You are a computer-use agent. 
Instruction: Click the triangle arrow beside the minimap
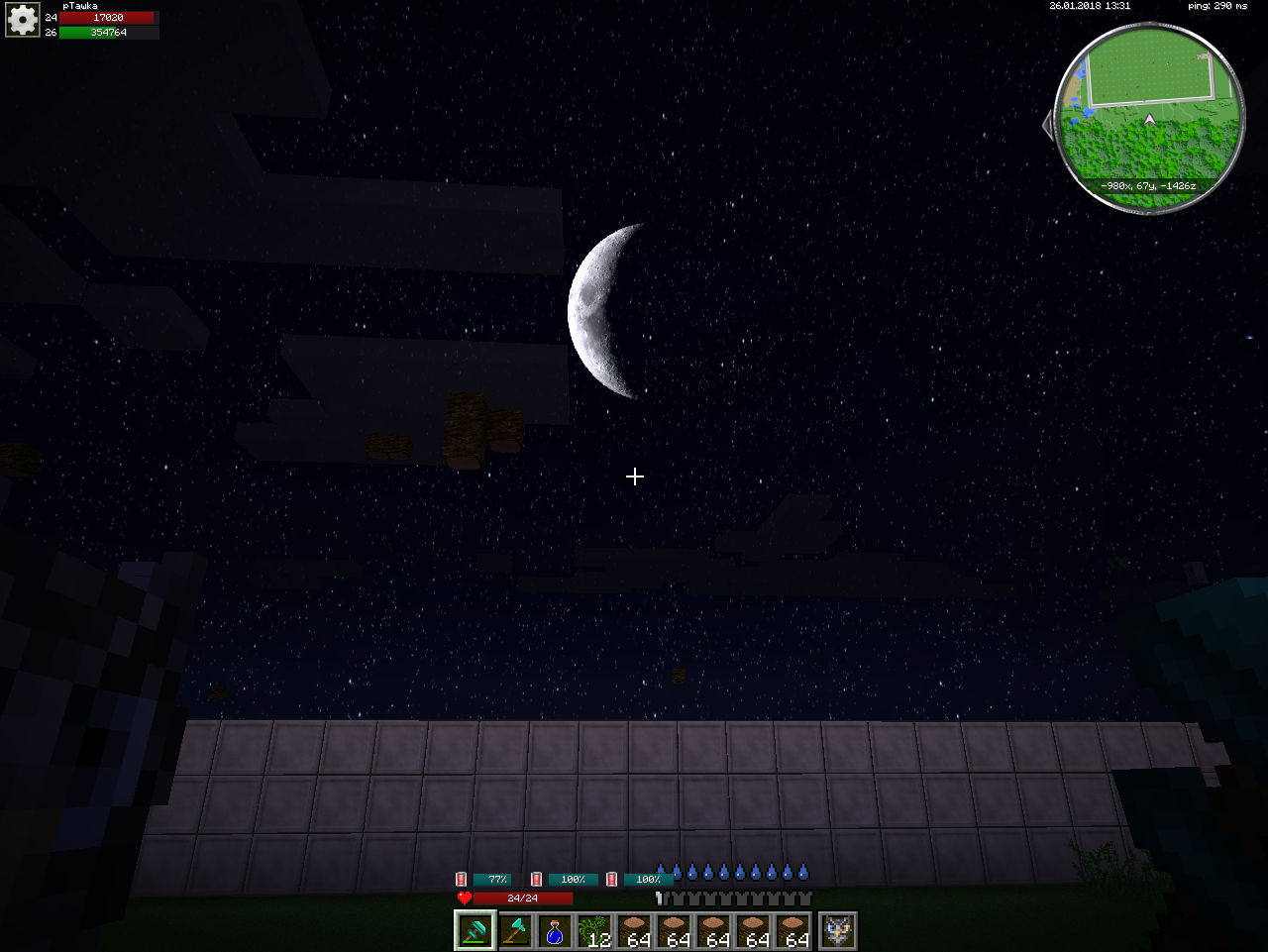1048,125
